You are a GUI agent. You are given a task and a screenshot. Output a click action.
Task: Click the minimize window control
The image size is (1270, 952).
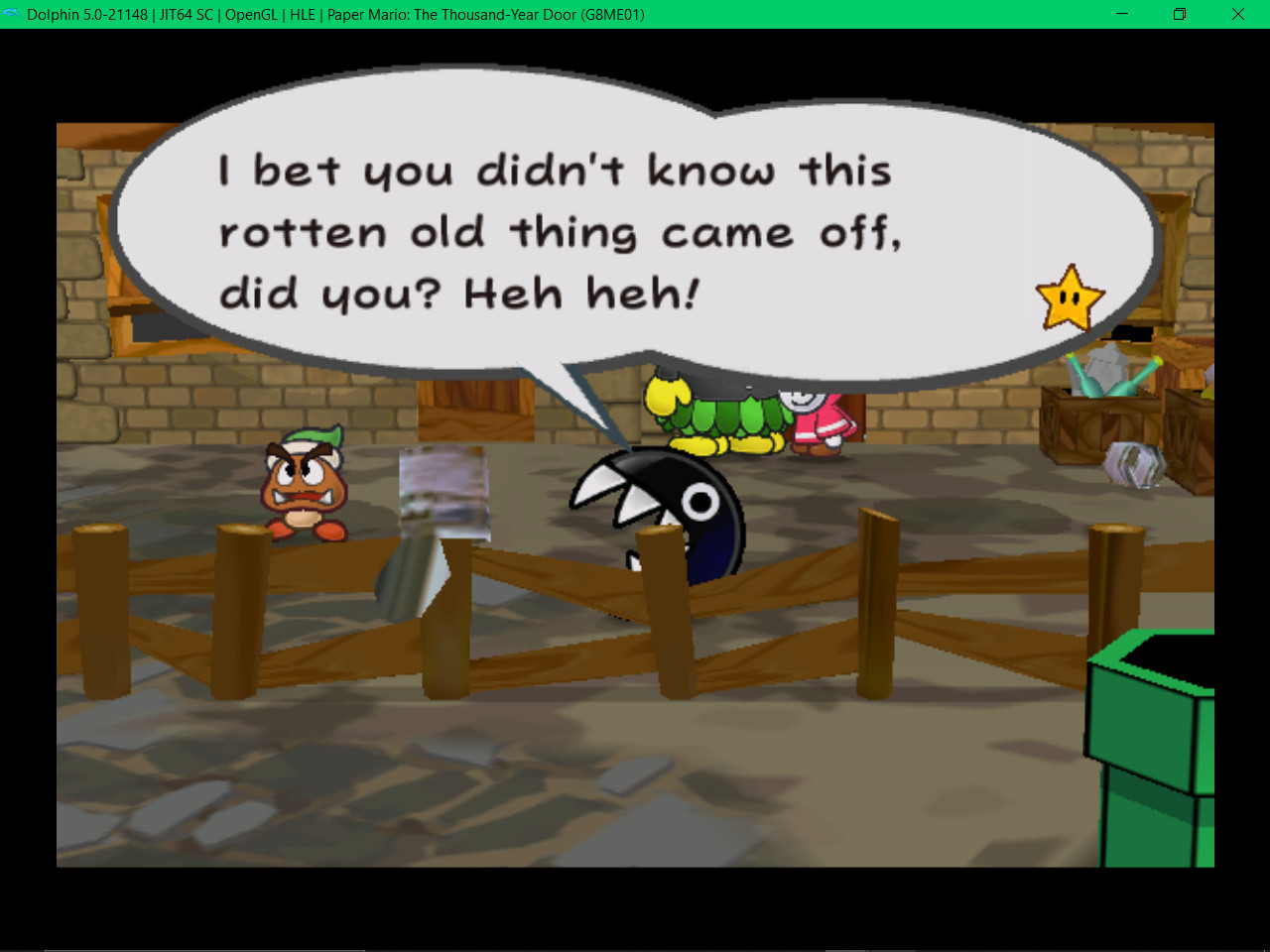1122,14
